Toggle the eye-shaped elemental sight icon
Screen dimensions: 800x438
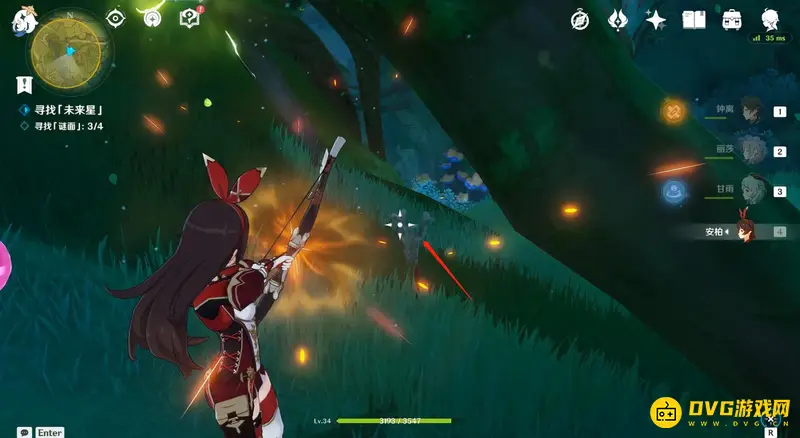point(116,17)
